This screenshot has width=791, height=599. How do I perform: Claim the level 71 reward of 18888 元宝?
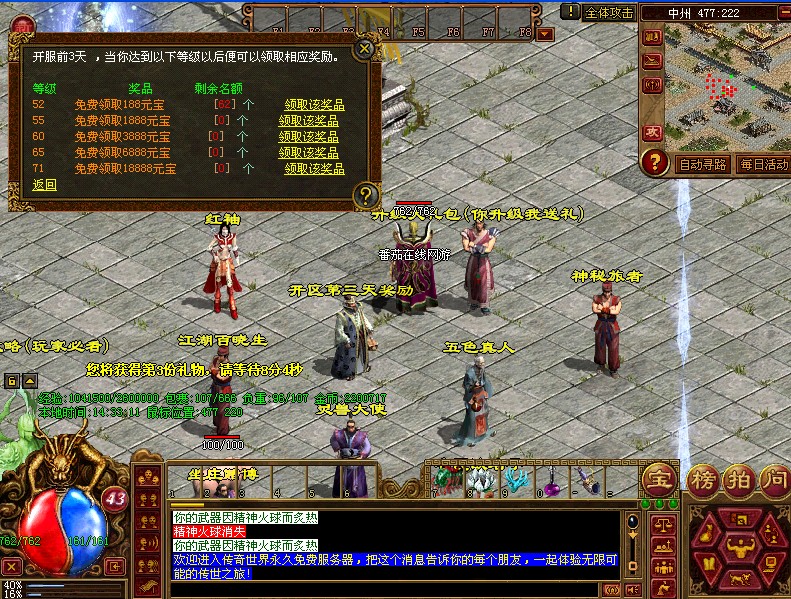click(314, 169)
